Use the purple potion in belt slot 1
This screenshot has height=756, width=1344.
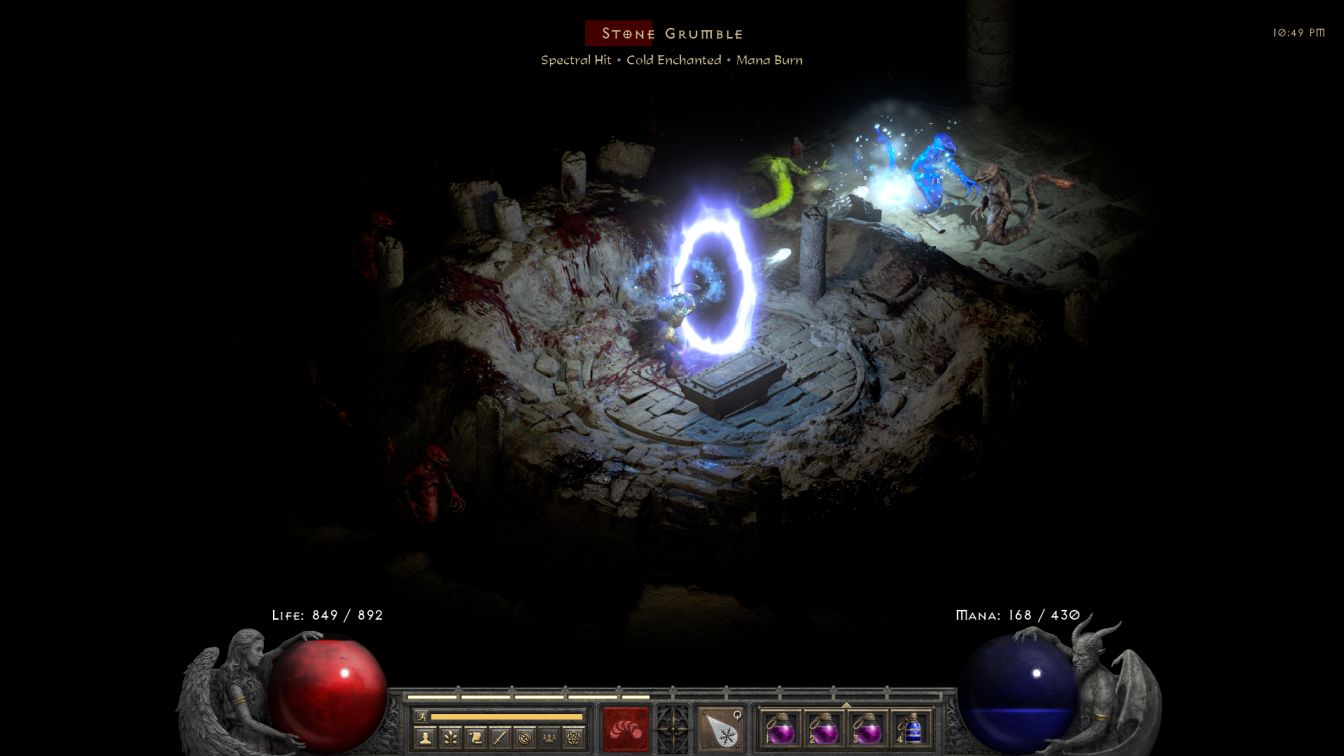coord(779,728)
